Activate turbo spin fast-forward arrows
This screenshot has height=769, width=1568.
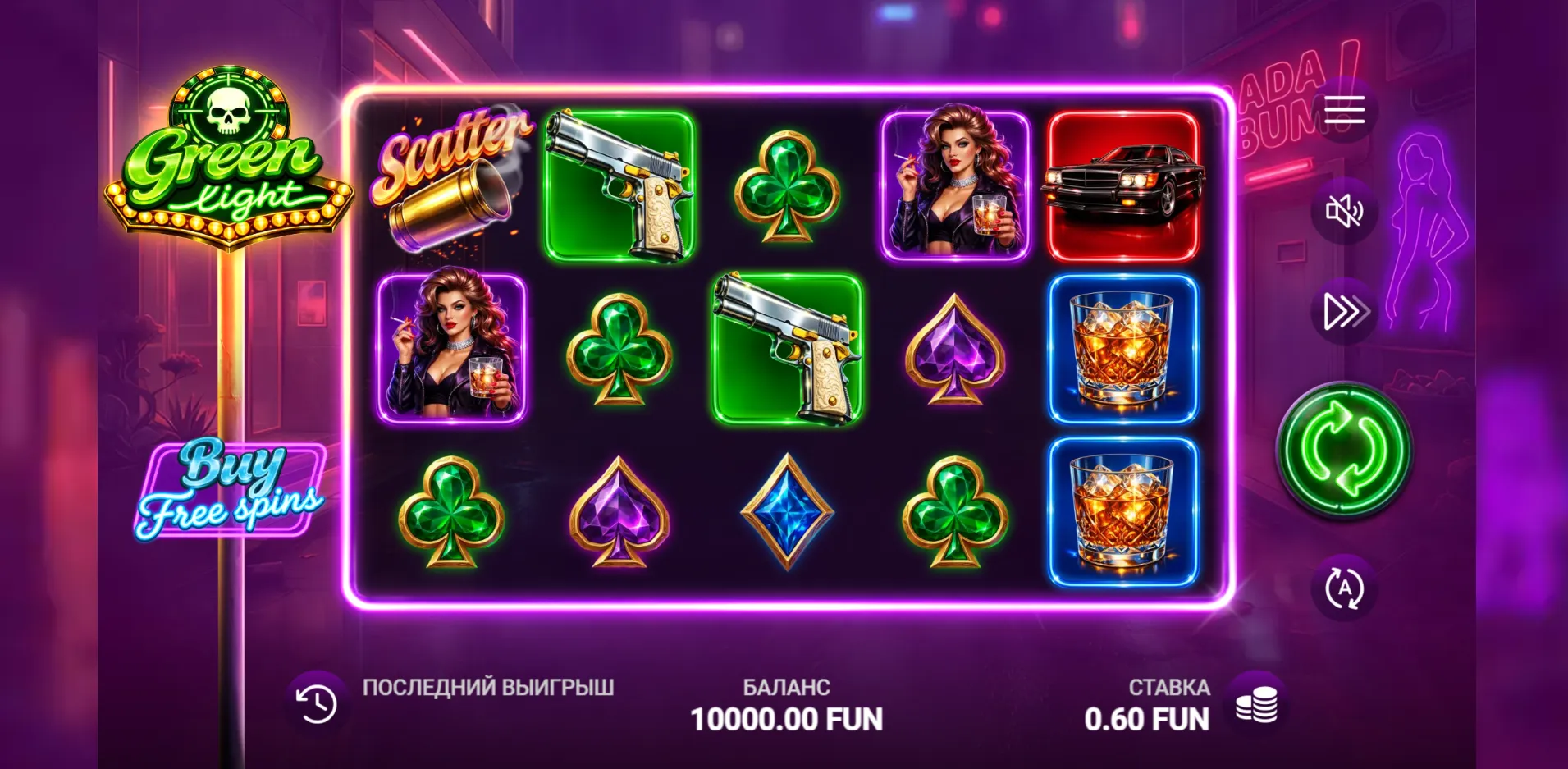point(1344,312)
